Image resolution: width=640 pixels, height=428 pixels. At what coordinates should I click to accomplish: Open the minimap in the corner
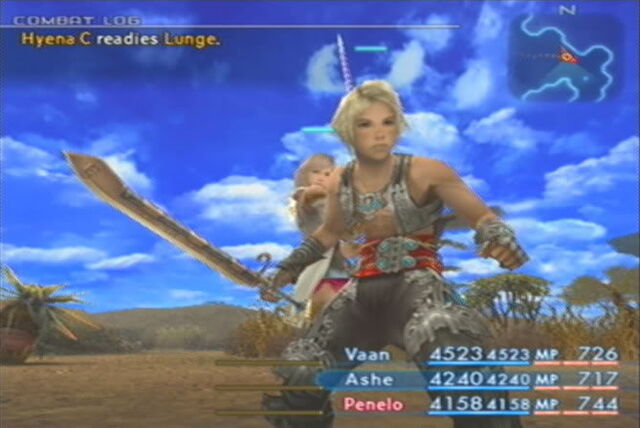[564, 55]
